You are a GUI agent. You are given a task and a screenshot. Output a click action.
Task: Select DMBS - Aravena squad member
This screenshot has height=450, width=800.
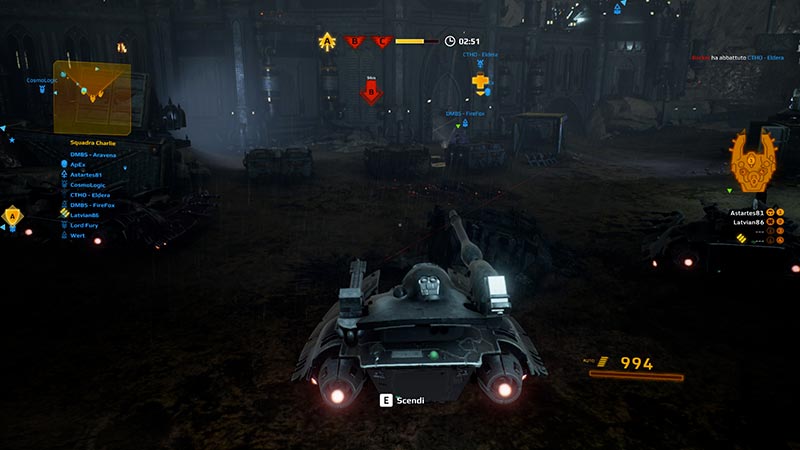[x=93, y=155]
